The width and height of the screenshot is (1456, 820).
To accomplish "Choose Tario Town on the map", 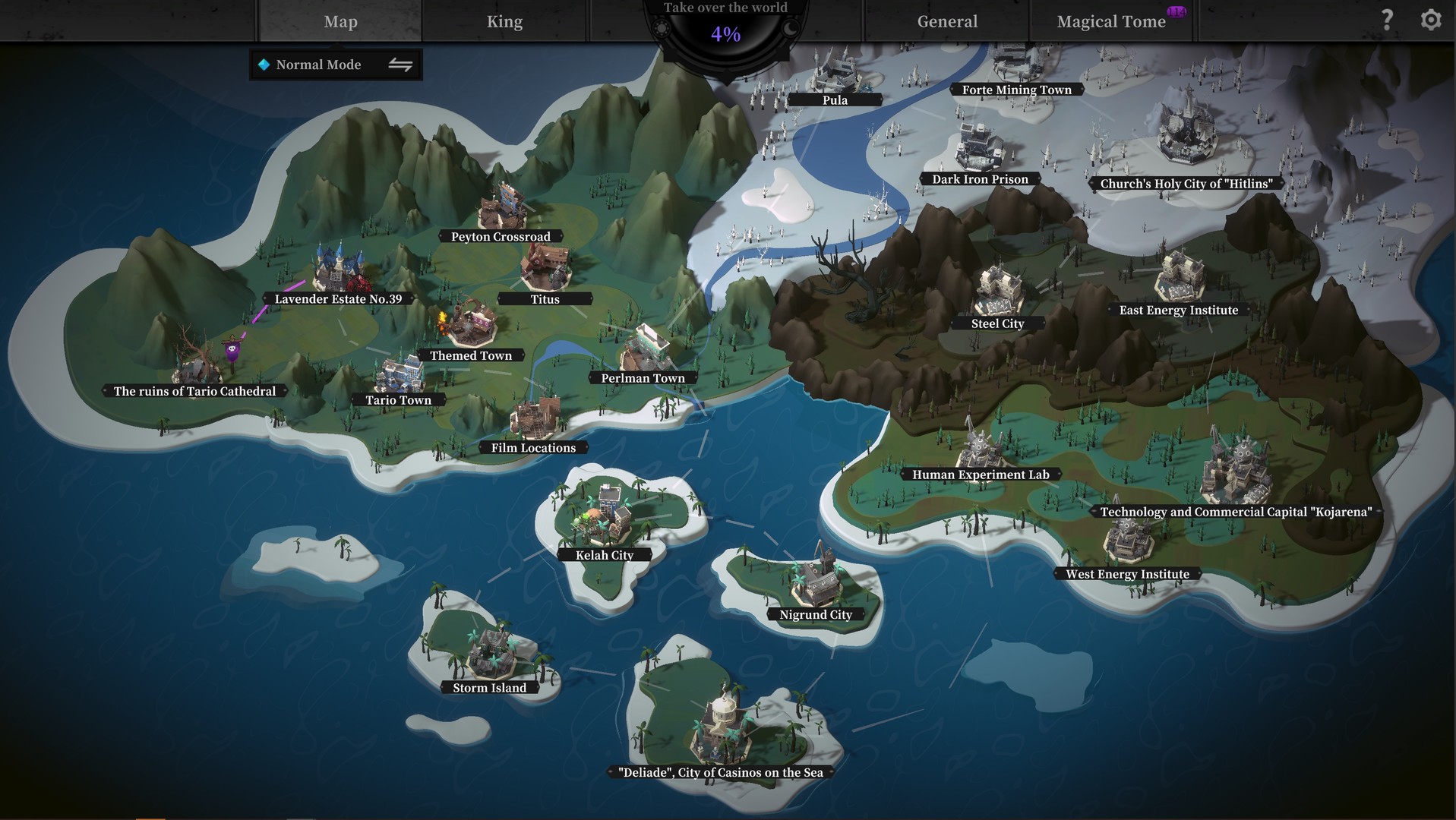I will pos(398,399).
